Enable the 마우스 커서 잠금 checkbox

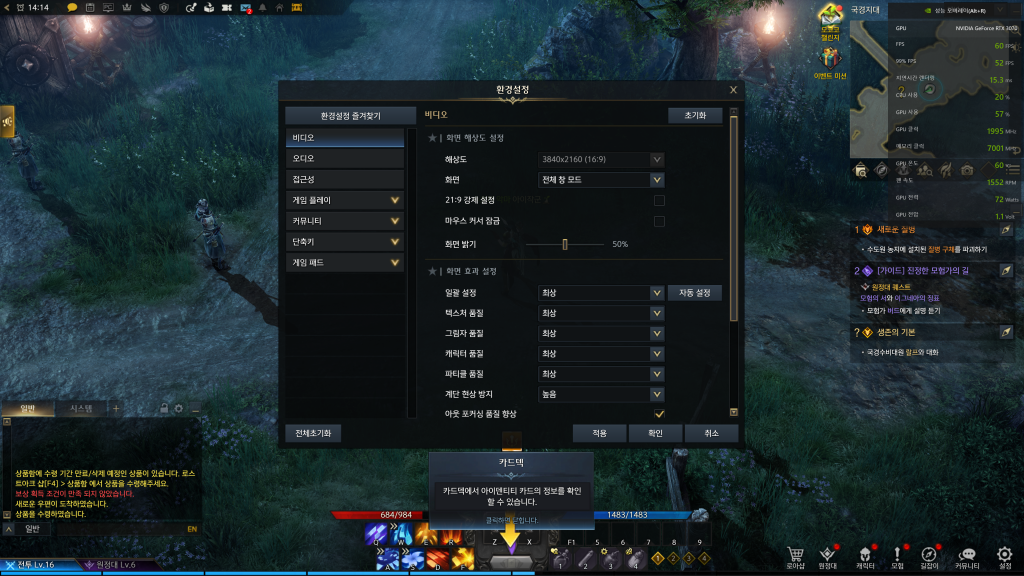pyautogui.click(x=659, y=221)
